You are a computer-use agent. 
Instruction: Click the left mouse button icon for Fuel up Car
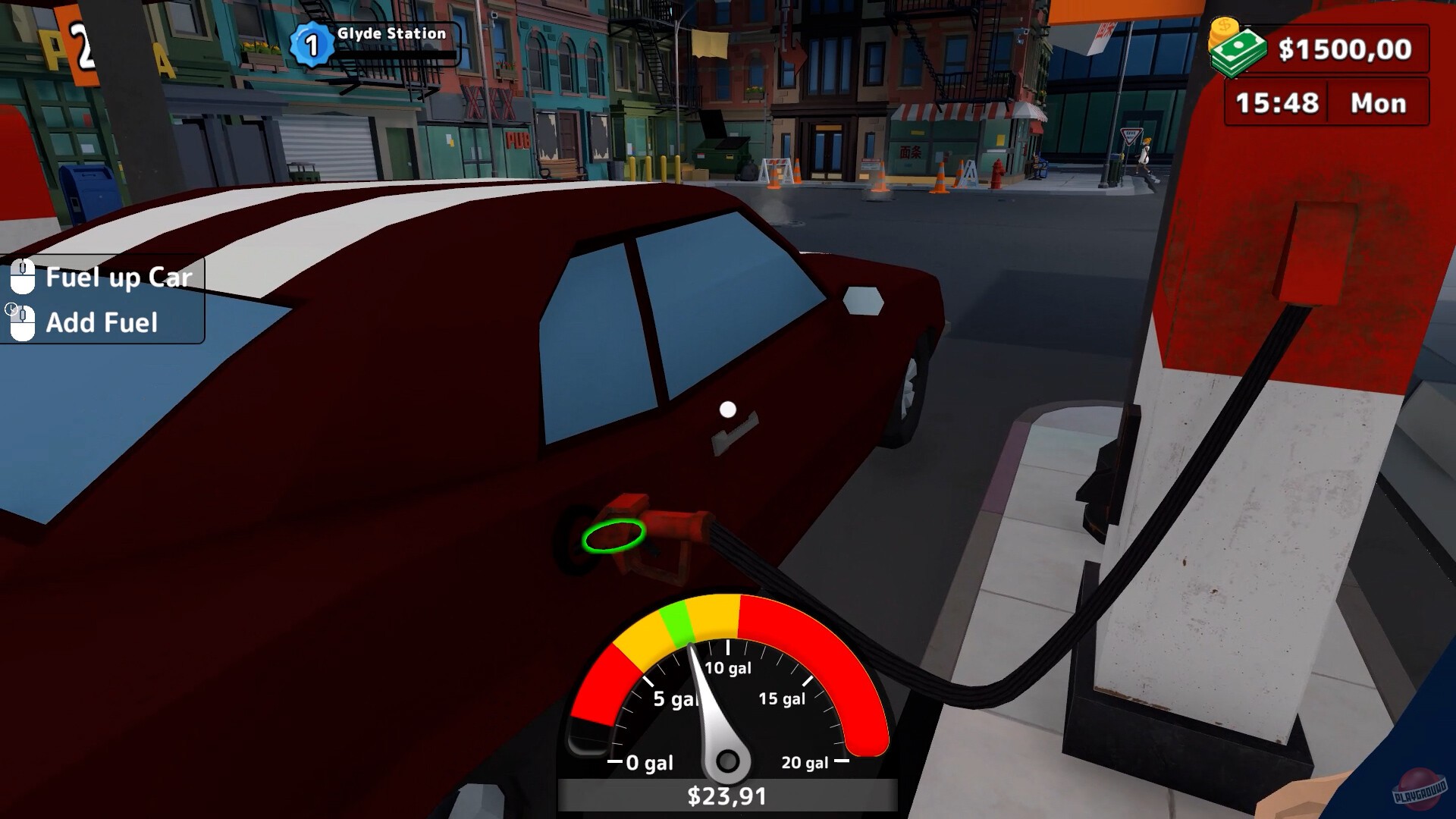25,276
